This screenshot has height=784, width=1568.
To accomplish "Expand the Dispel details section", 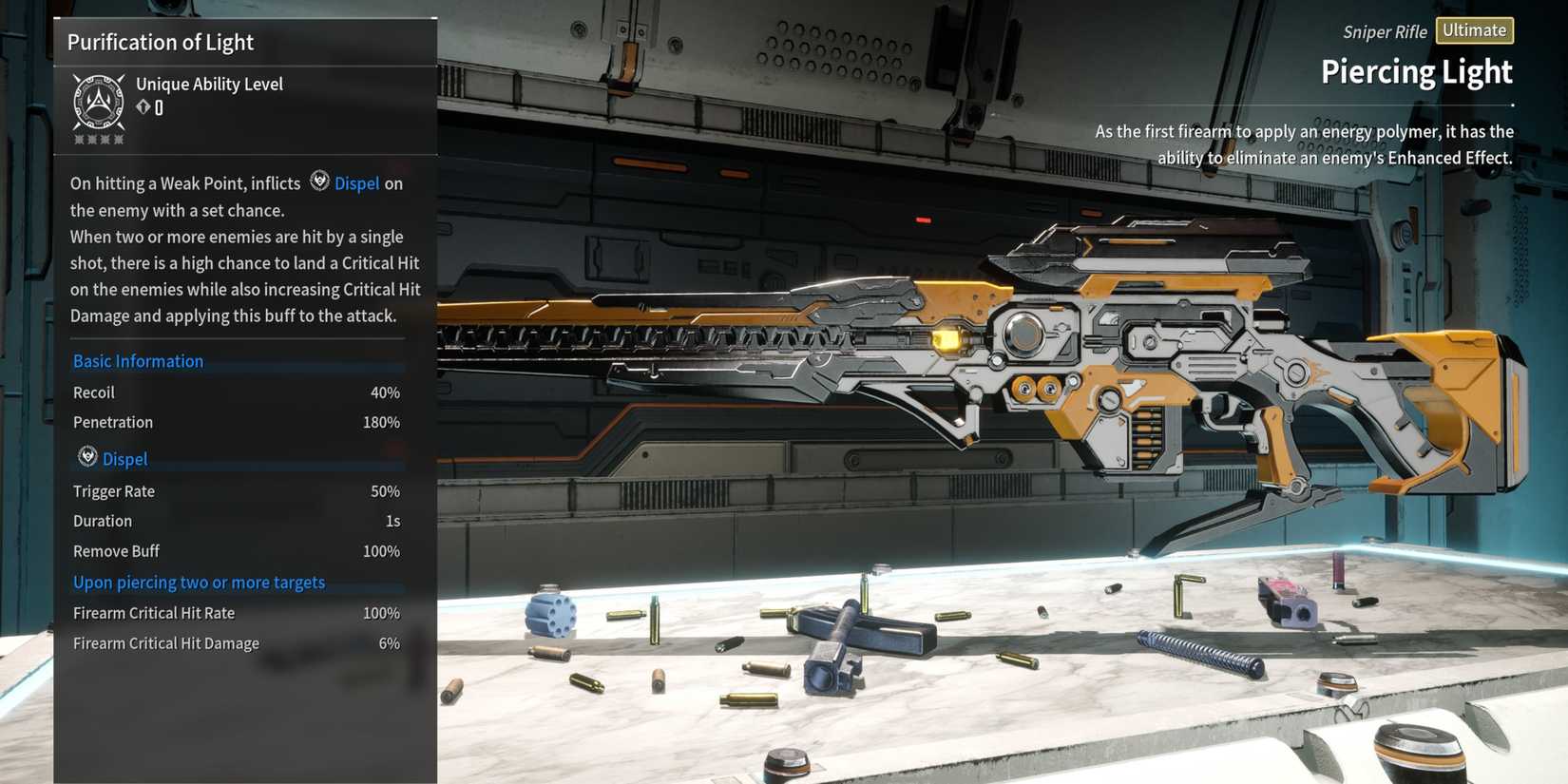I will click(124, 458).
